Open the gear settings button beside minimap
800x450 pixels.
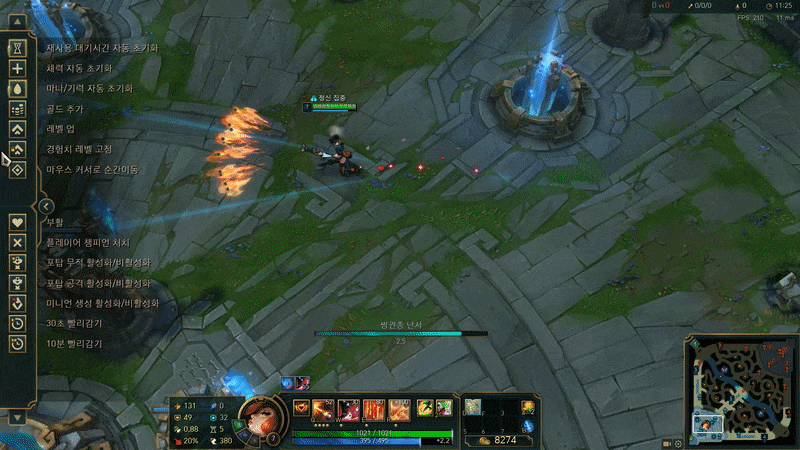pos(678,443)
